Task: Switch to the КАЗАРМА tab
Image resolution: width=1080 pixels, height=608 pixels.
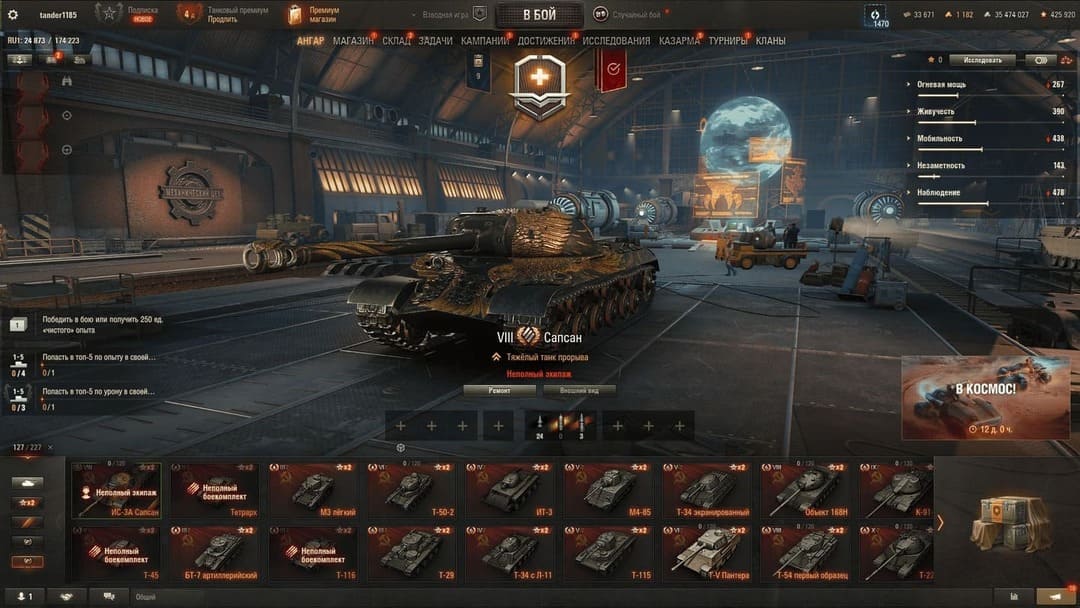Action: 679,41
